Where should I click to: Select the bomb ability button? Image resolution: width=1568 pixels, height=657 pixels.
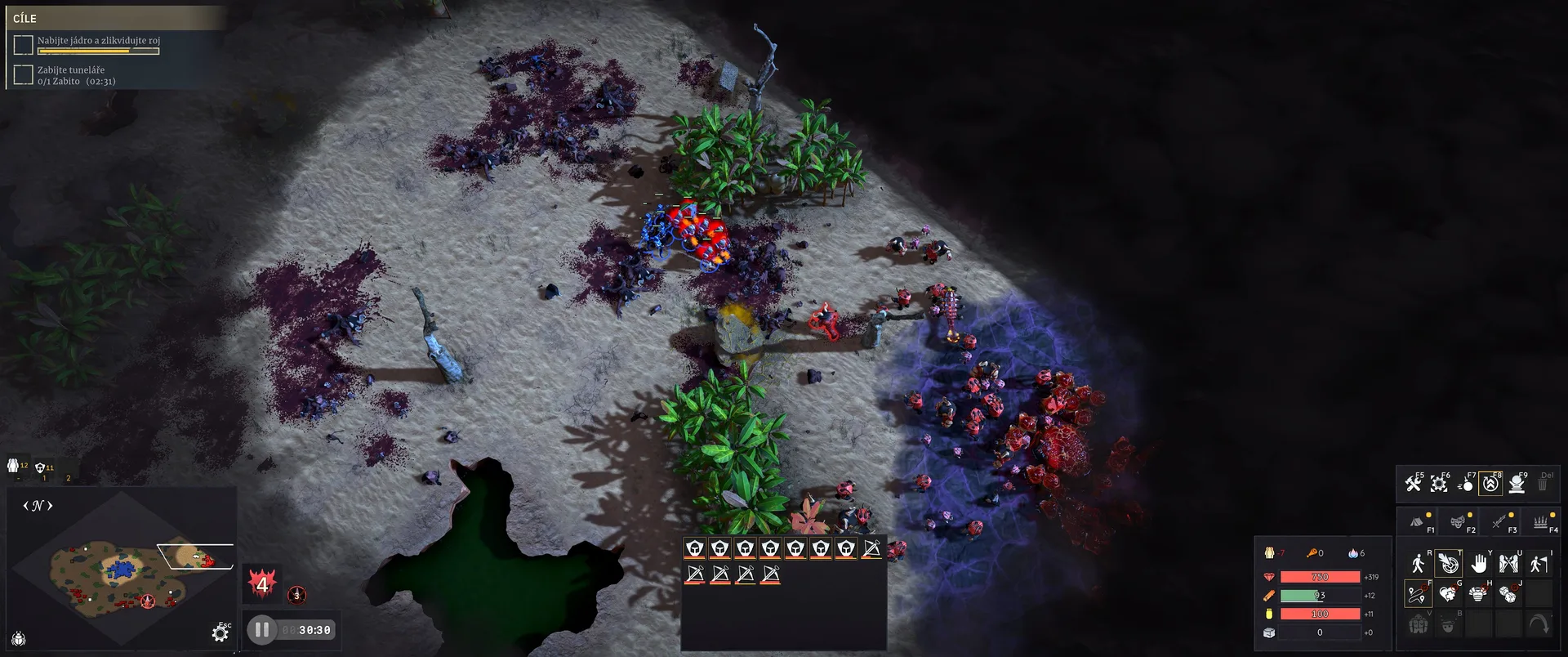click(x=1466, y=484)
